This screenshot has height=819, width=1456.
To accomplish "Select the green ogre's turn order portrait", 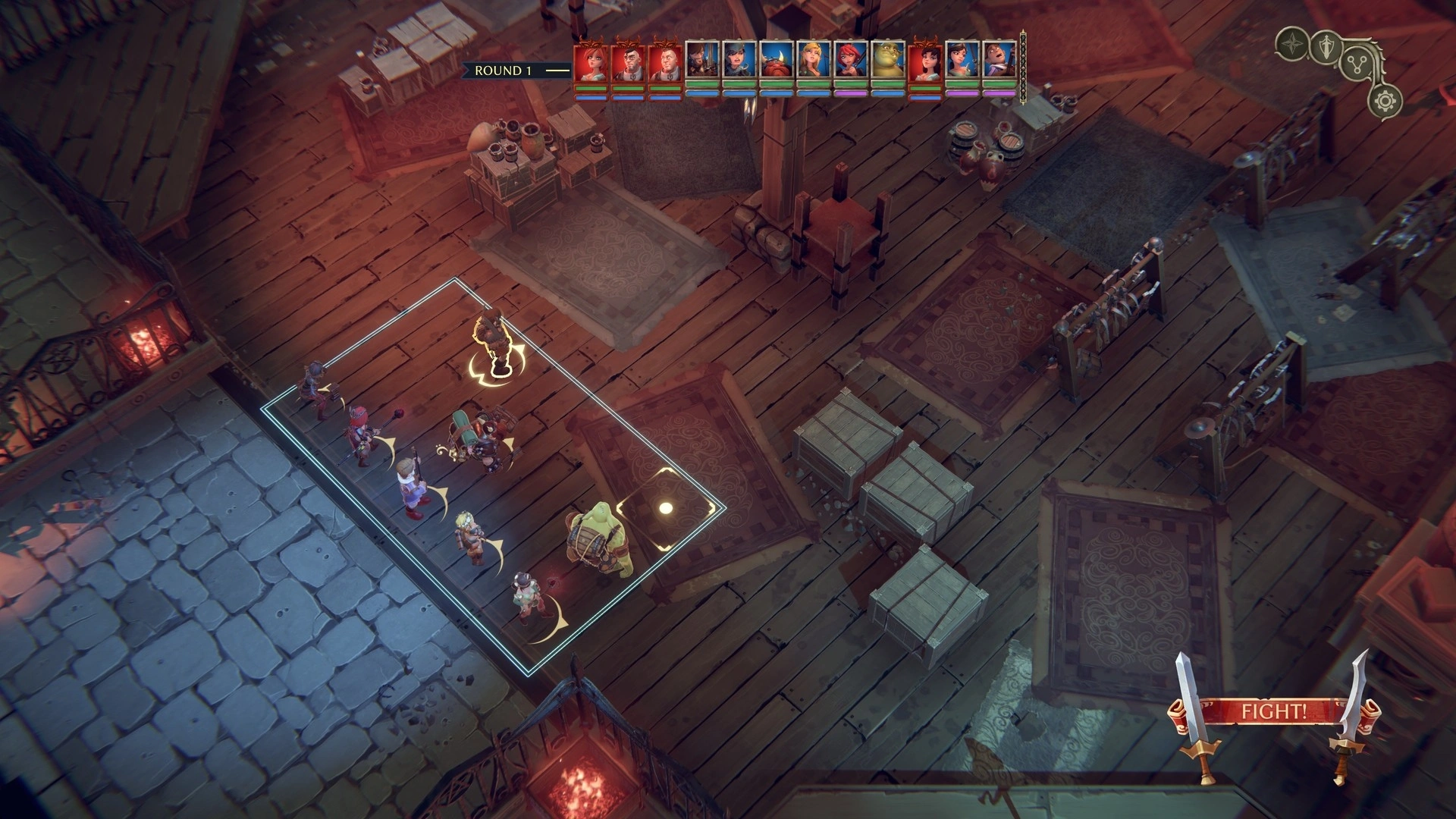I will pyautogui.click(x=888, y=61).
